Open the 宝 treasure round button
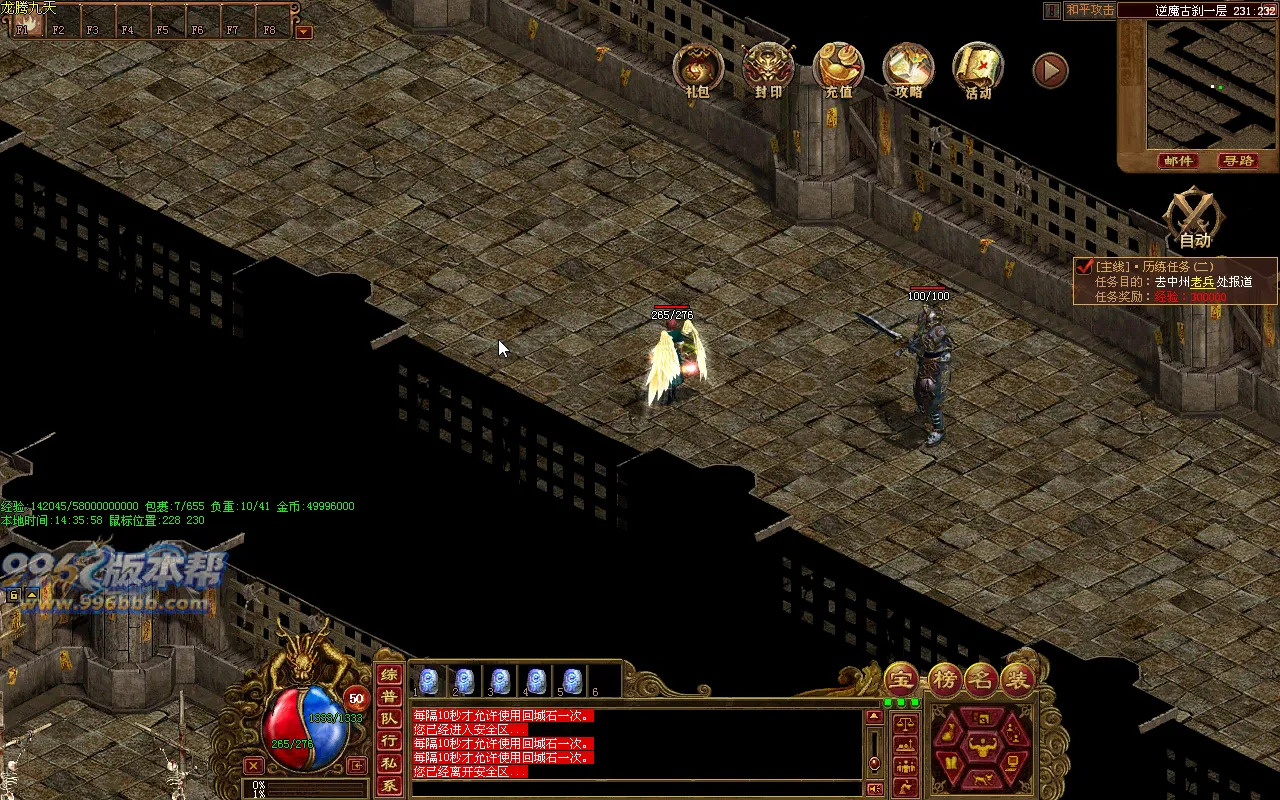 (901, 679)
